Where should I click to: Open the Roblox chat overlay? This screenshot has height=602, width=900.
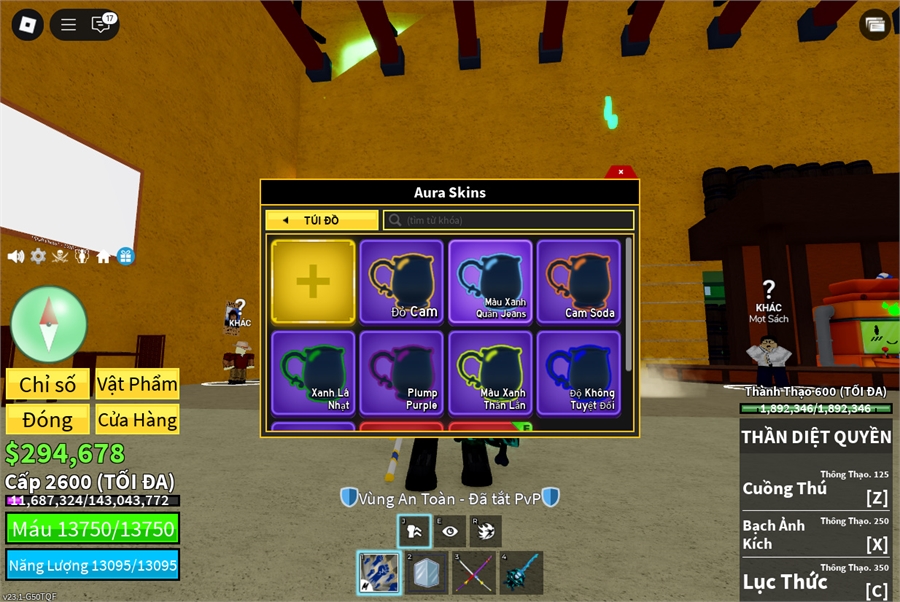click(101, 25)
